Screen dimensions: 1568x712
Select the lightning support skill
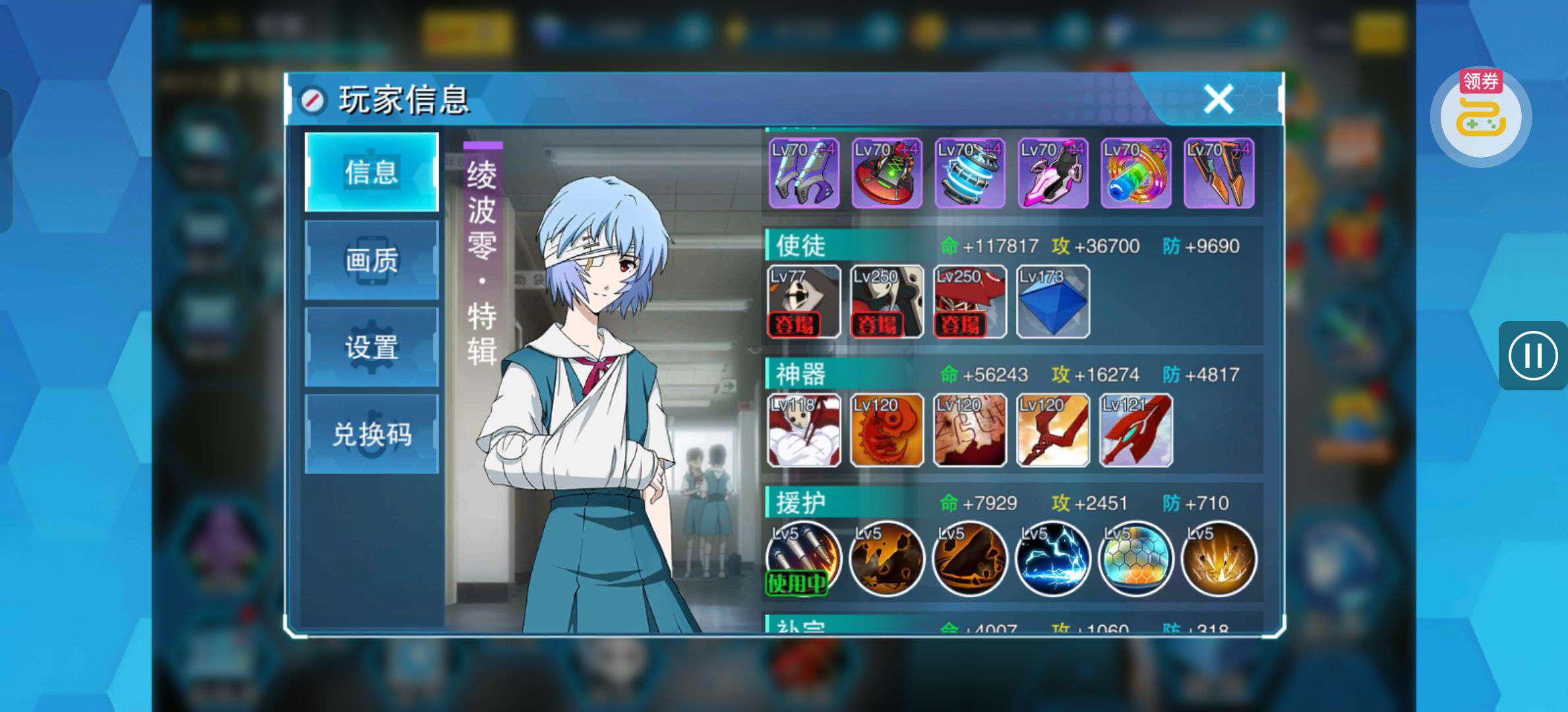coord(1052,559)
